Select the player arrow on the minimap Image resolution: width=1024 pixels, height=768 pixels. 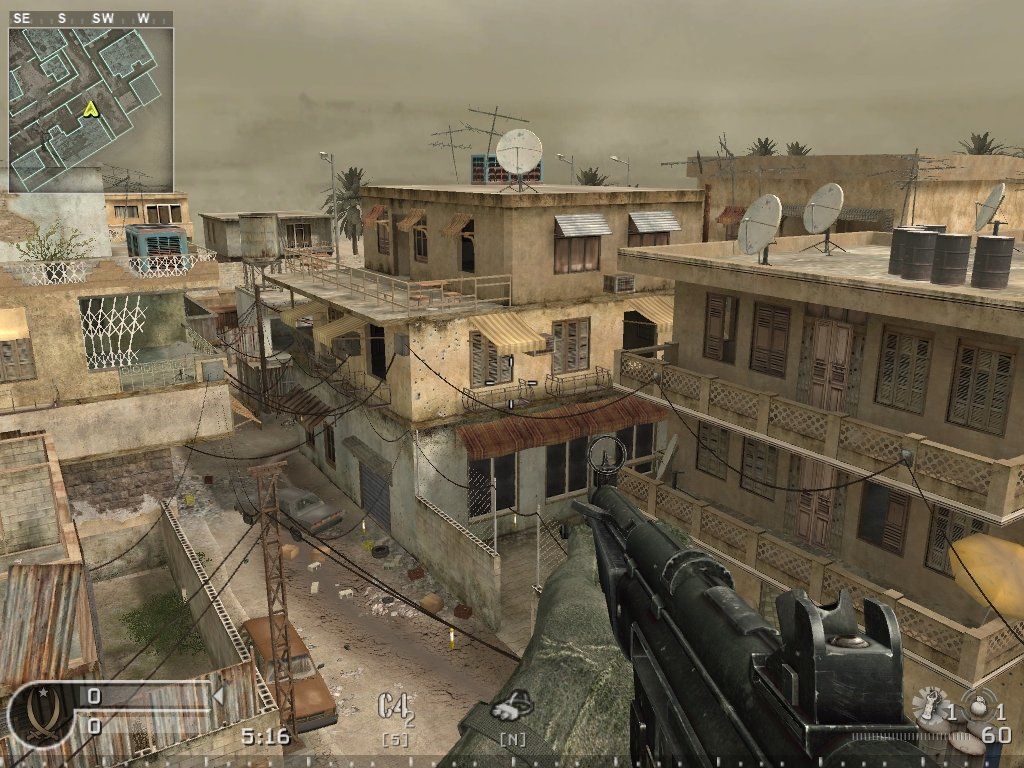pos(91,108)
